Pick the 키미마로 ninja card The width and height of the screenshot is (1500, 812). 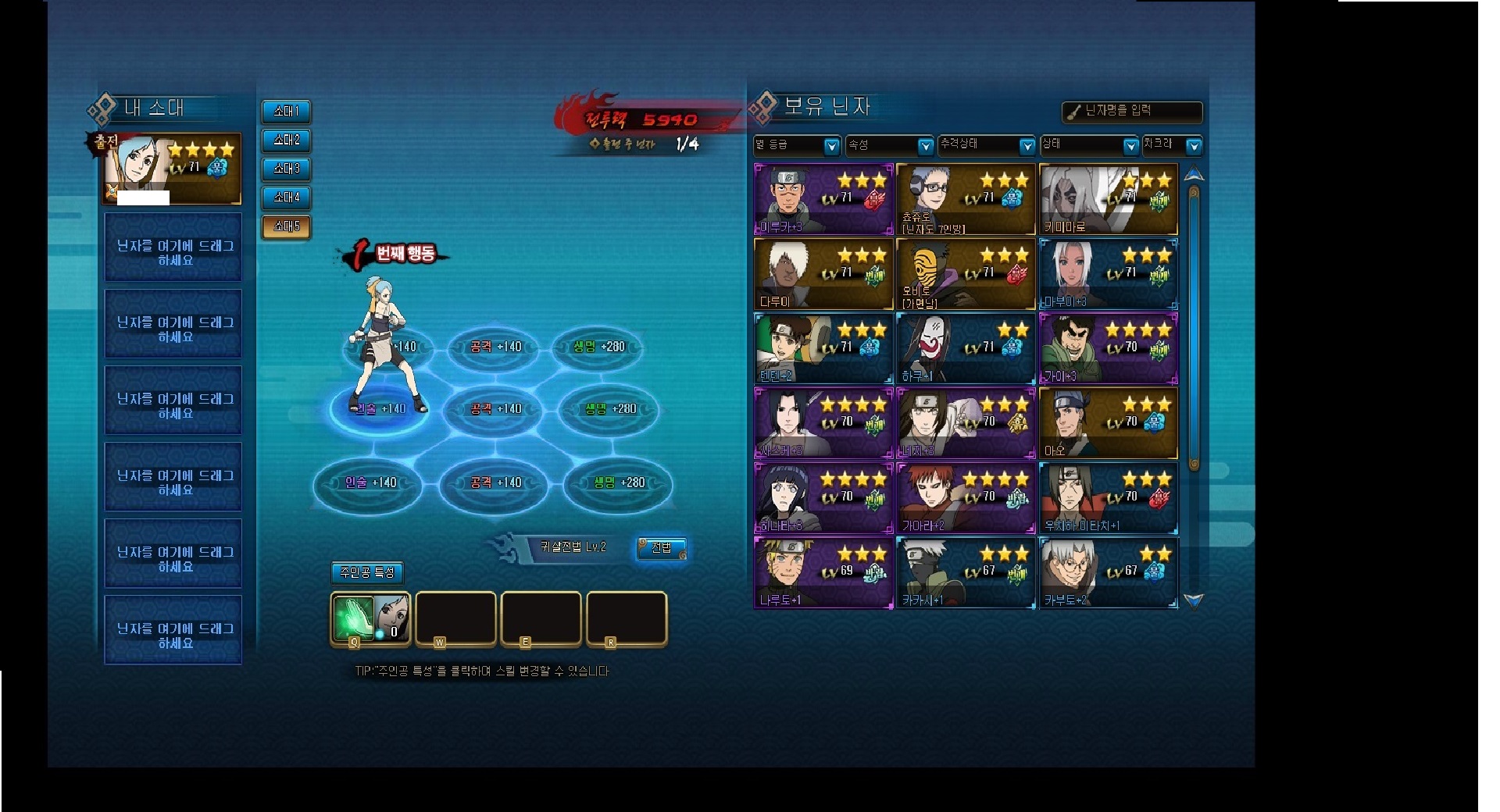(x=1108, y=199)
